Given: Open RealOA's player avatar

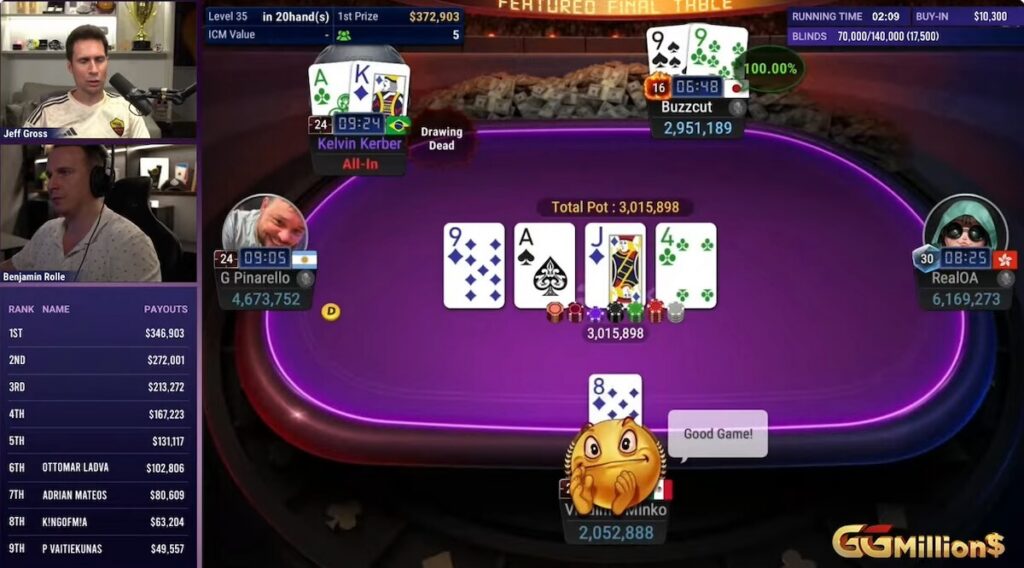Looking at the screenshot, I should coord(965,223).
